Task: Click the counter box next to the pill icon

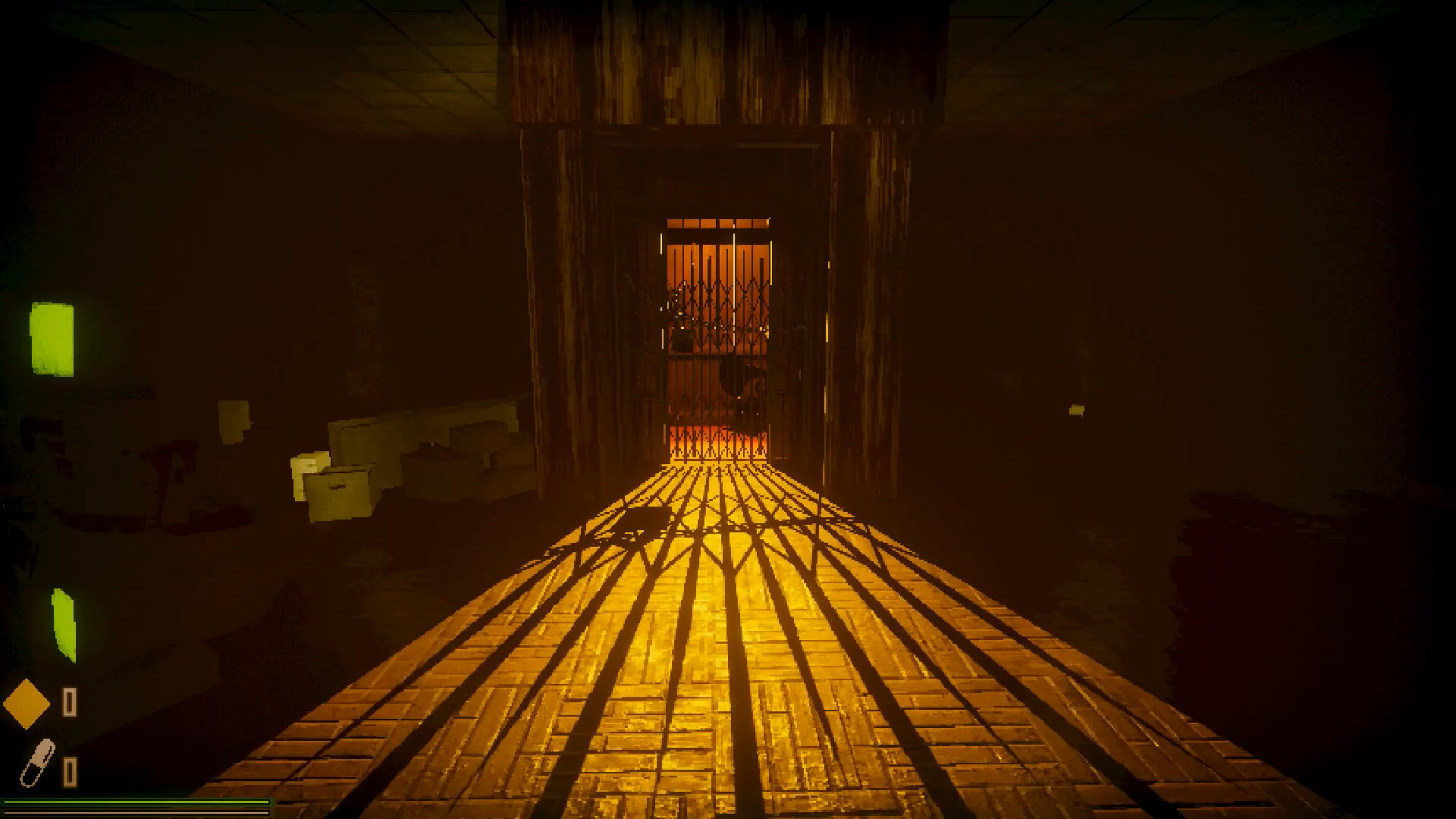Action: (x=70, y=772)
